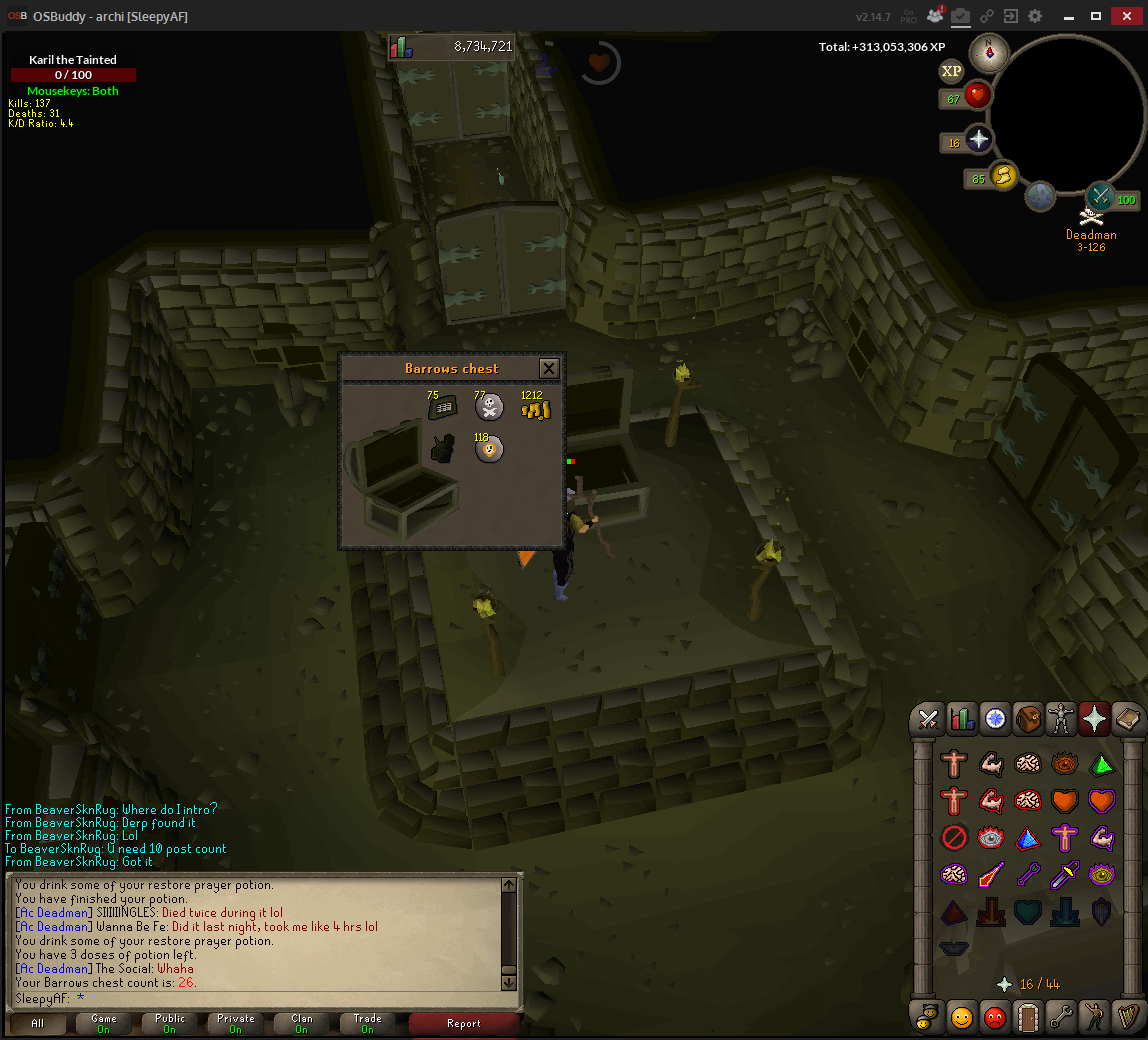
Task: Take the 1212 coins from the chest
Action: pos(535,408)
